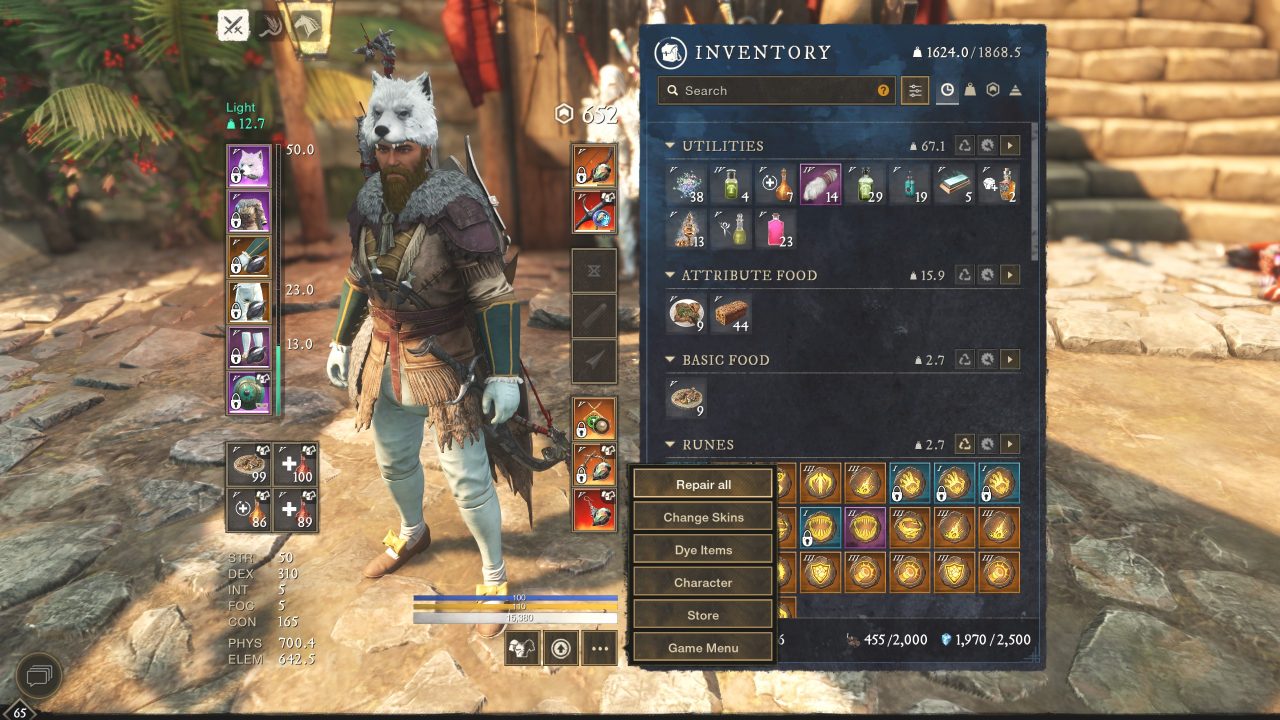1280x720 pixels.
Task: Open the gear settings icon on the Runes row
Action: click(987, 445)
